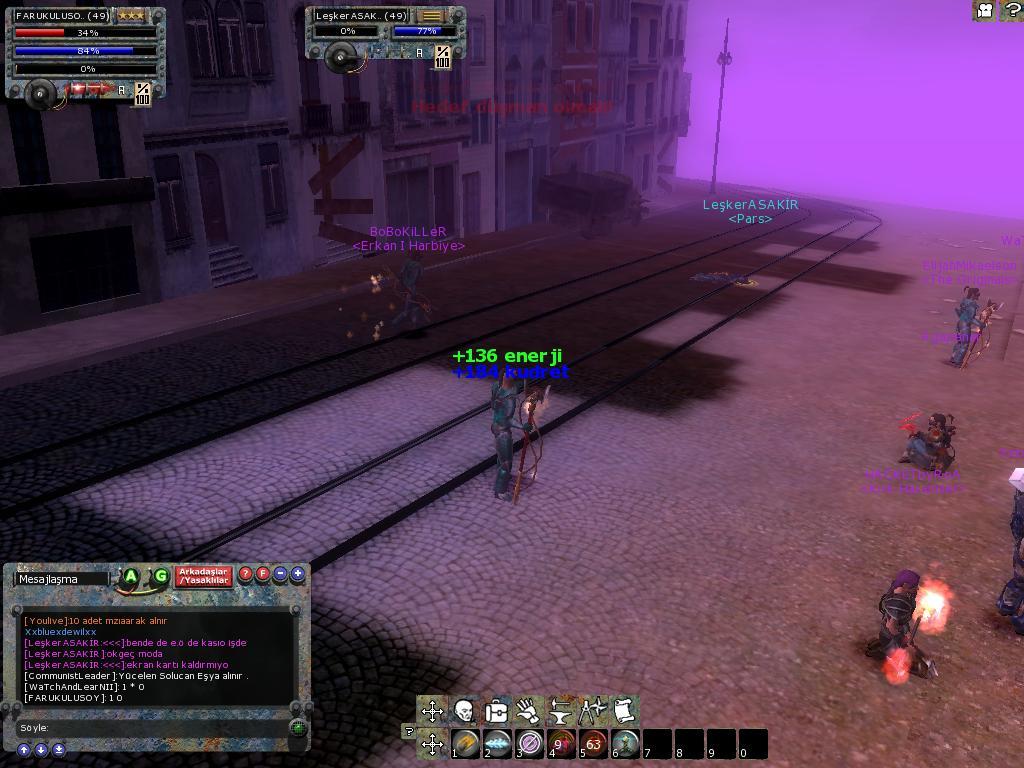The height and width of the screenshot is (768, 1024).
Task: Click the small question mark beside the hotbar
Action: pos(409,731)
